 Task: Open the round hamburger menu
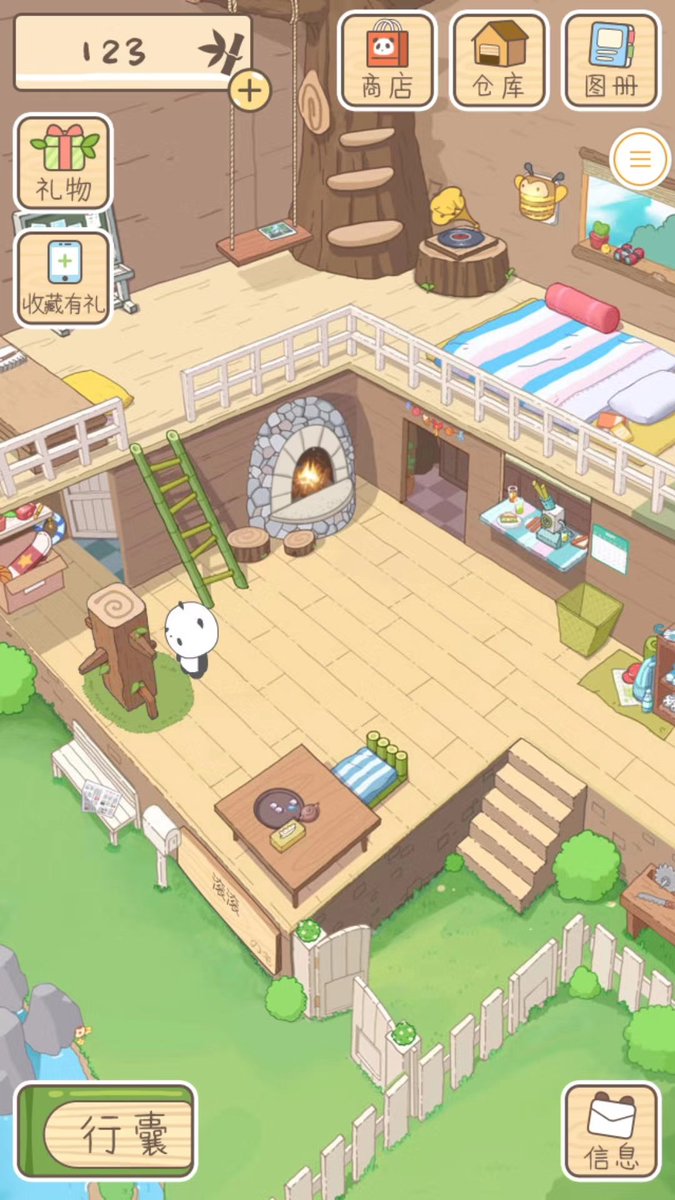tap(639, 159)
